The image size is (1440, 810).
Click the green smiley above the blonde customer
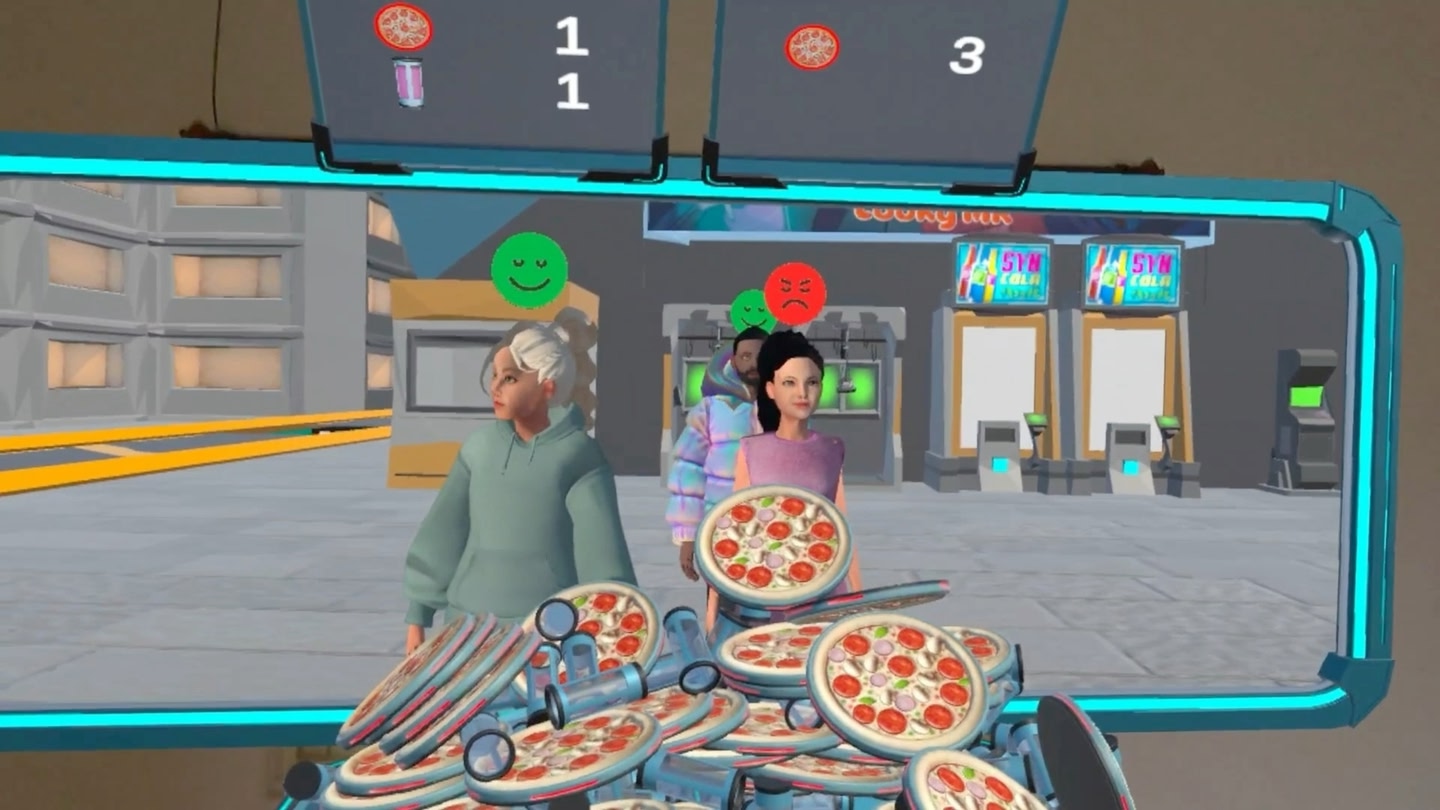point(530,272)
